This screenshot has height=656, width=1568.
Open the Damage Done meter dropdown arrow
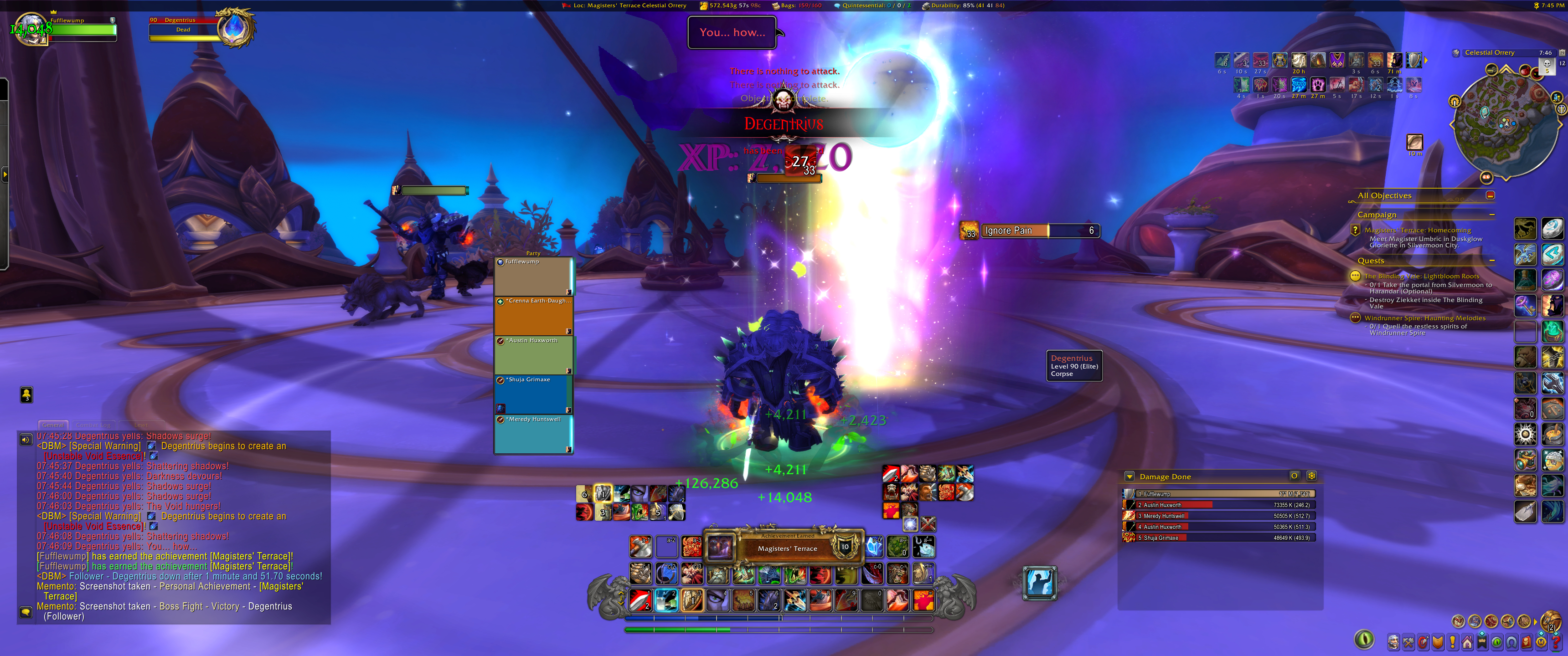pyautogui.click(x=1129, y=477)
